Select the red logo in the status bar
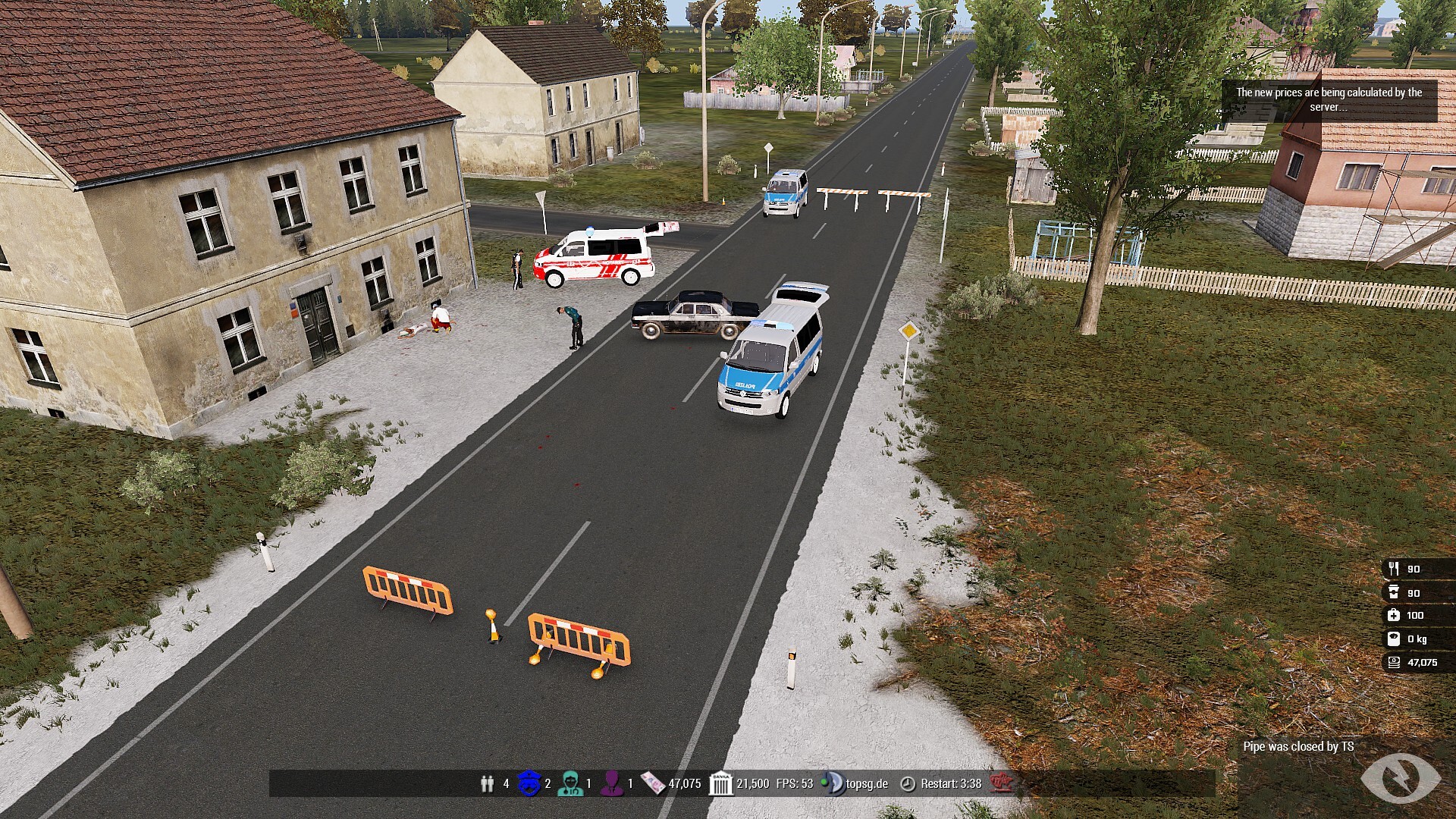Screen dimensions: 1456x819 pos(1002,783)
